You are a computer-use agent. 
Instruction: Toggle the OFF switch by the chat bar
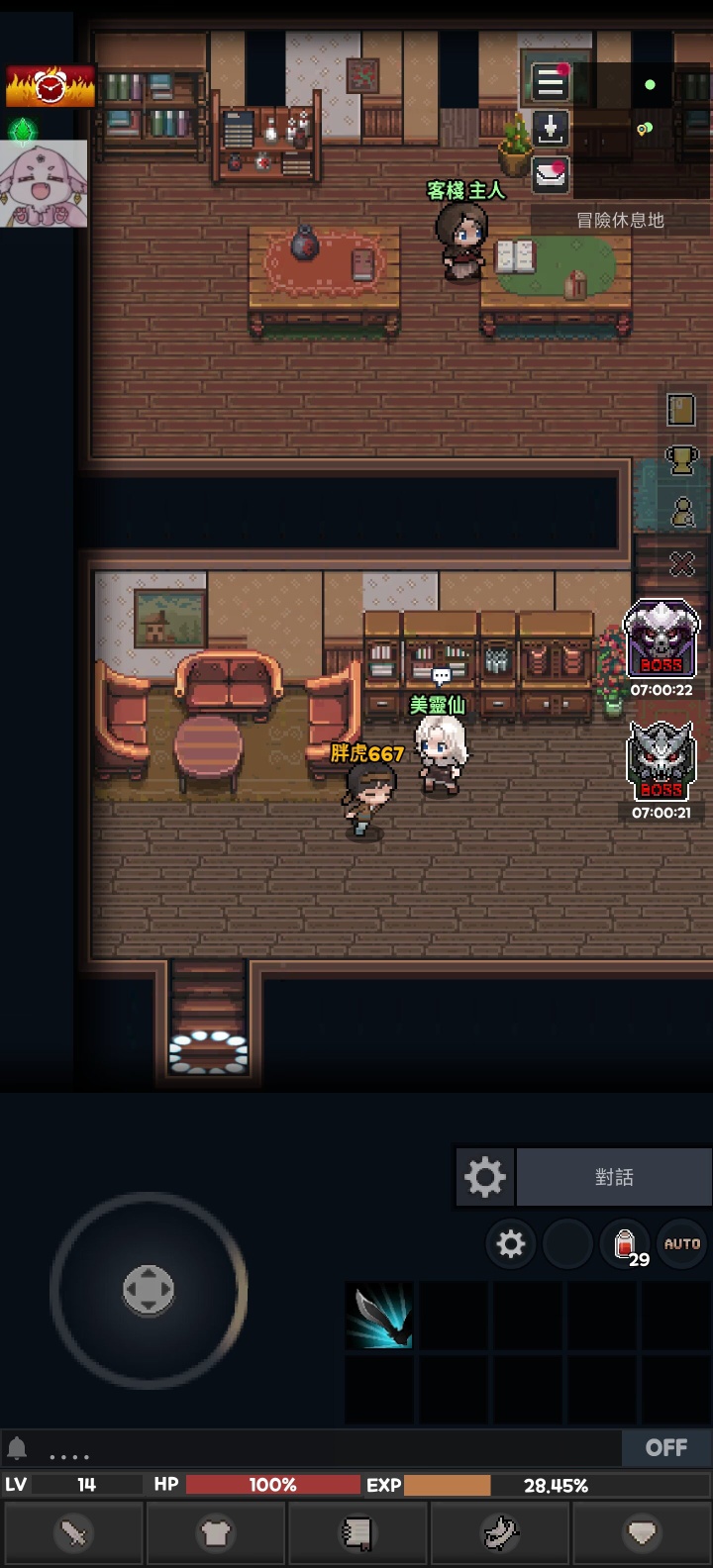tap(666, 1448)
